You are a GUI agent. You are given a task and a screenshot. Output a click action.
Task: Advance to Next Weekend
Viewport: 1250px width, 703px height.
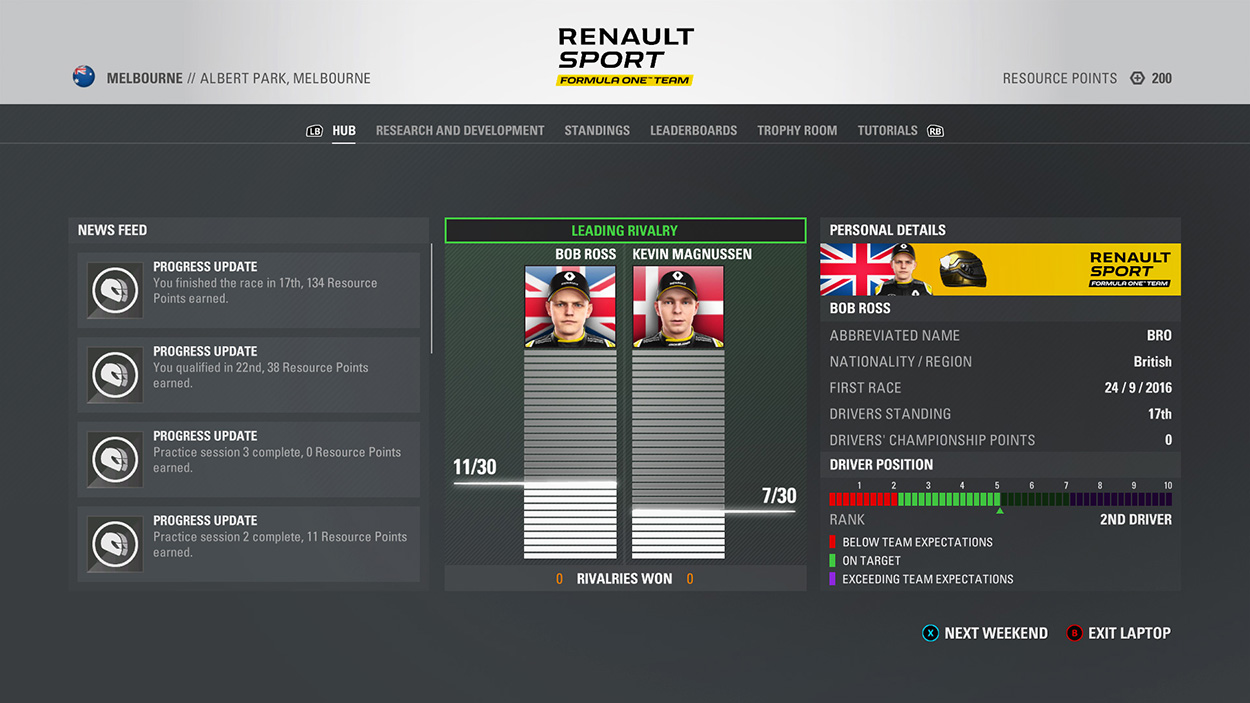[x=985, y=633]
